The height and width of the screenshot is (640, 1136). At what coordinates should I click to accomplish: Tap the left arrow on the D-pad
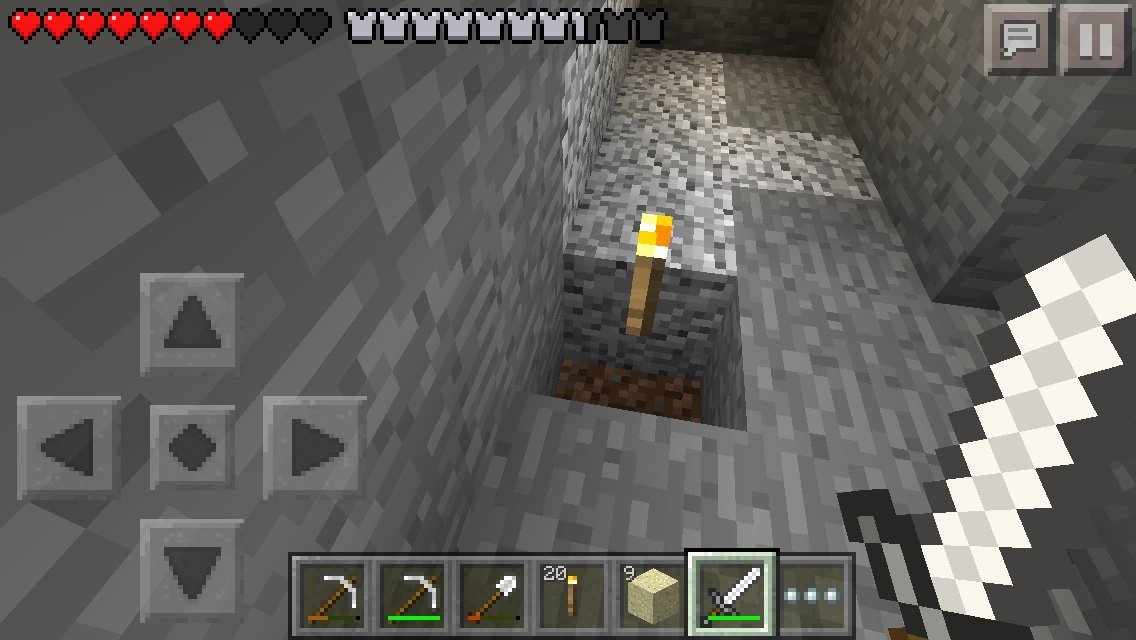pyautogui.click(x=69, y=446)
